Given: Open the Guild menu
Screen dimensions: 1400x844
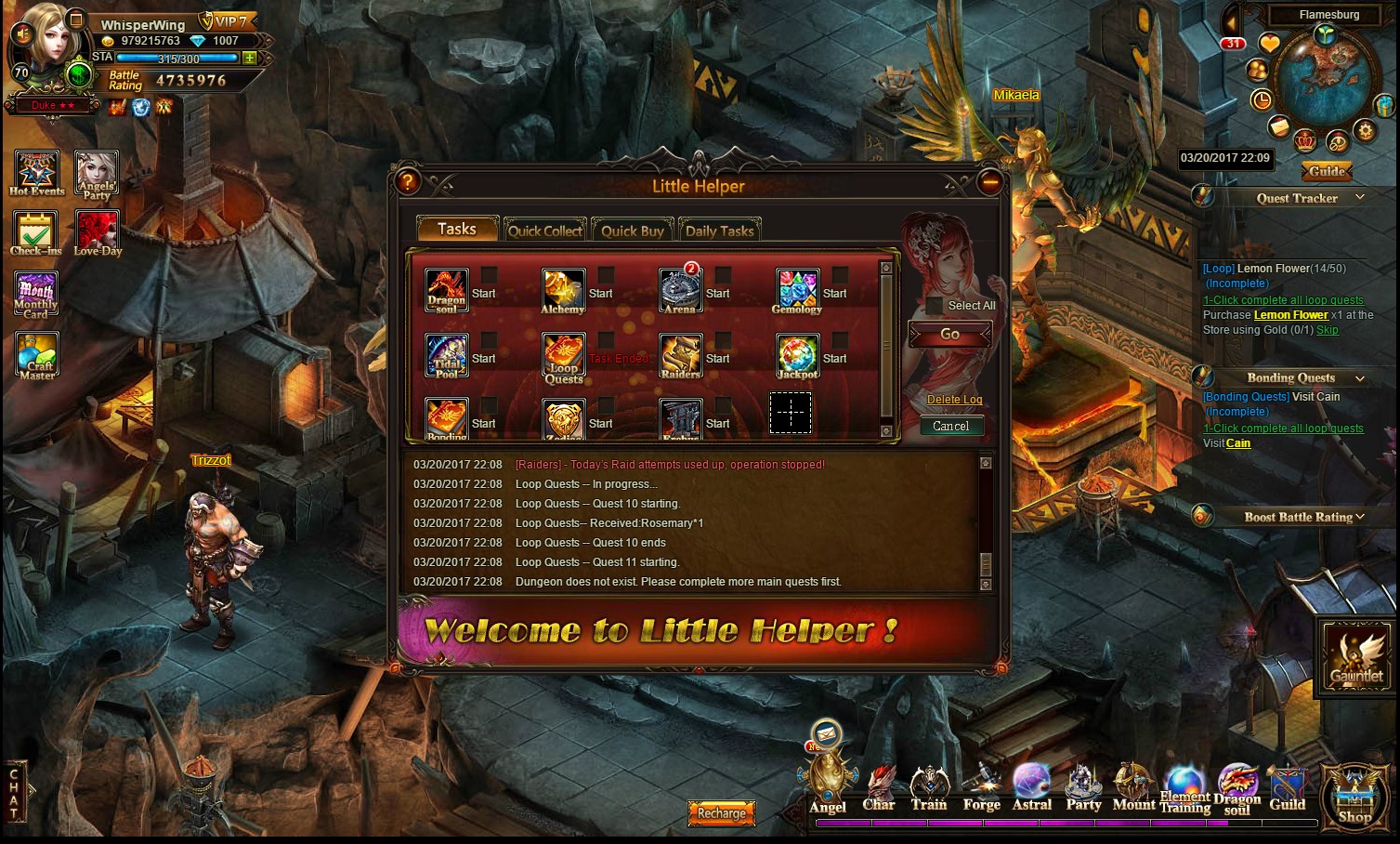Looking at the screenshot, I should click(1288, 788).
